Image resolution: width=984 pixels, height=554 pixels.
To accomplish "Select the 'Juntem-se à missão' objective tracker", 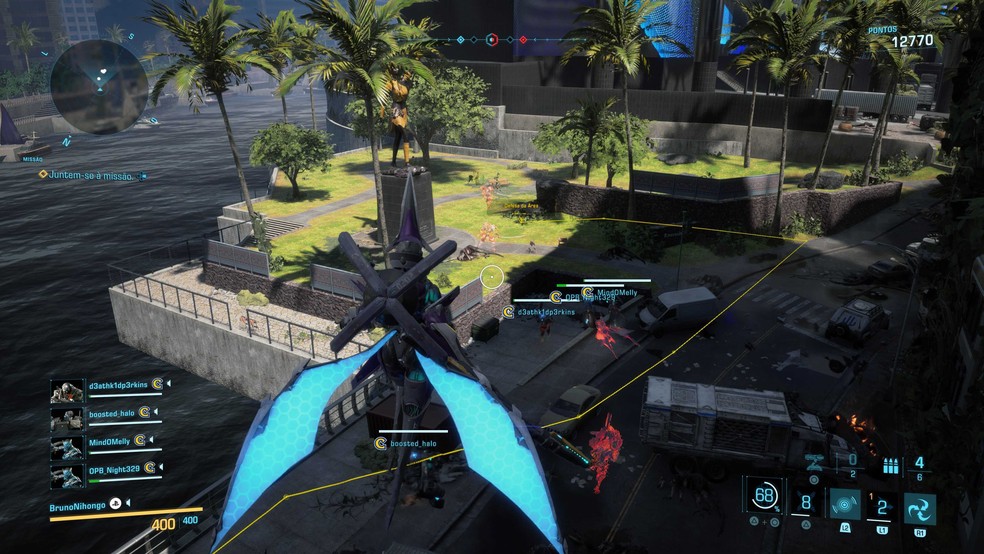I will pos(90,175).
